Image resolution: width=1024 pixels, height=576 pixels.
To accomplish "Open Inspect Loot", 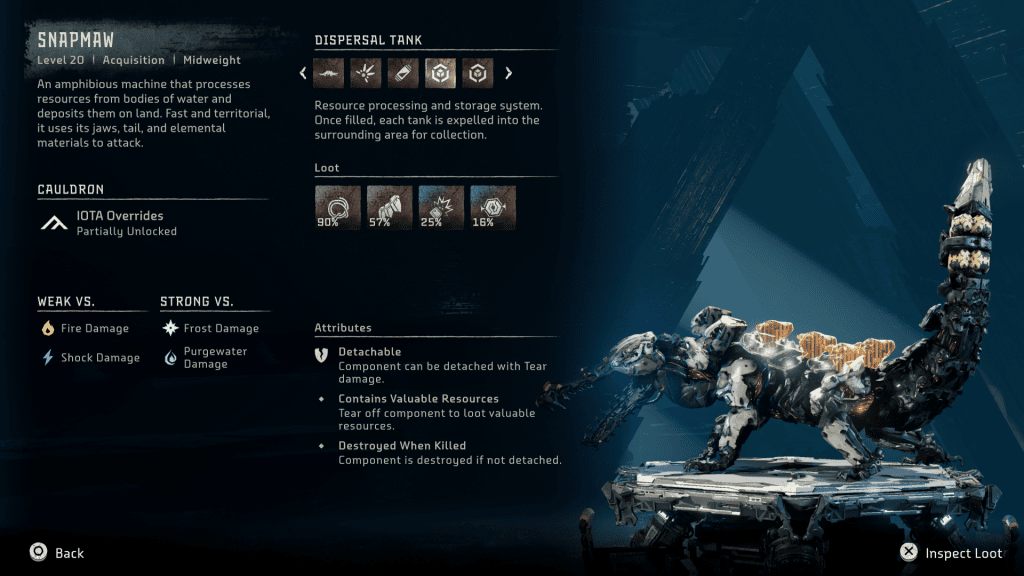I will click(x=952, y=552).
